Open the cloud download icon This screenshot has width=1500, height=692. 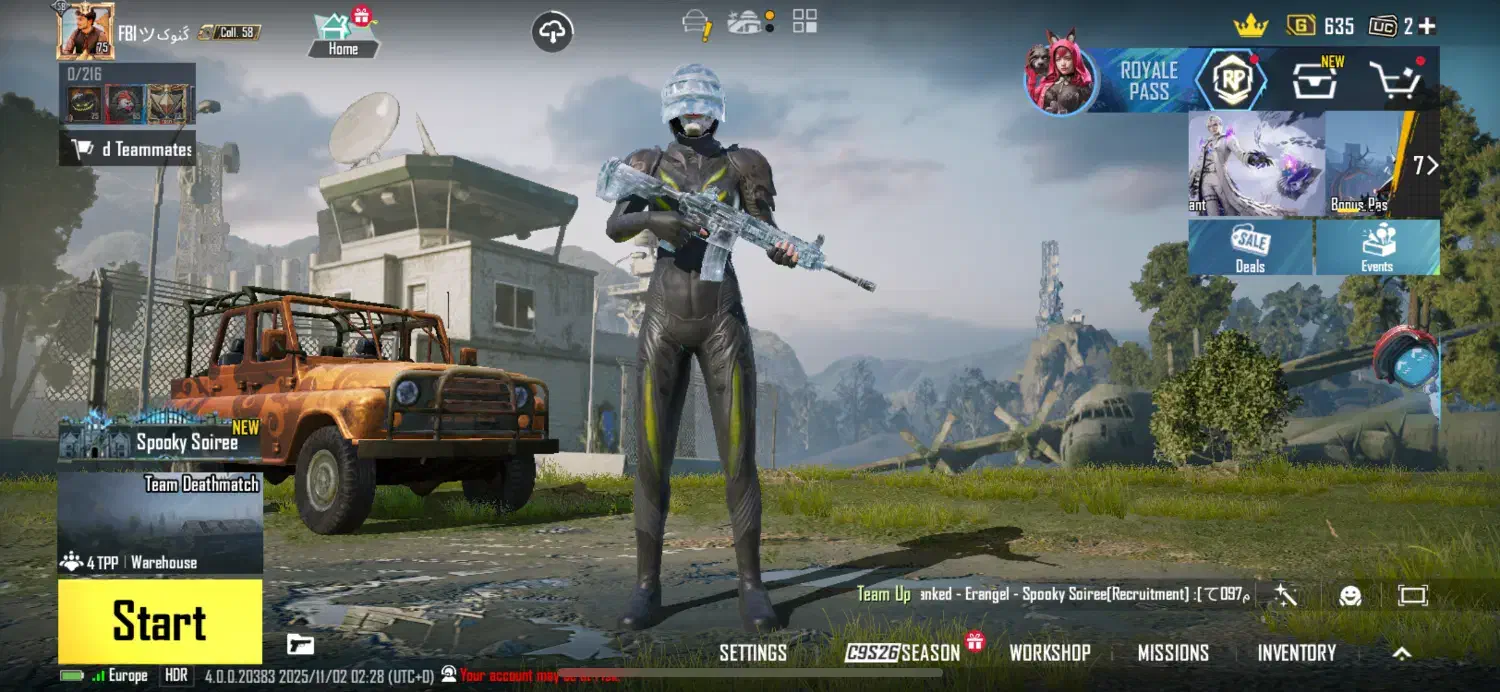pyautogui.click(x=552, y=32)
